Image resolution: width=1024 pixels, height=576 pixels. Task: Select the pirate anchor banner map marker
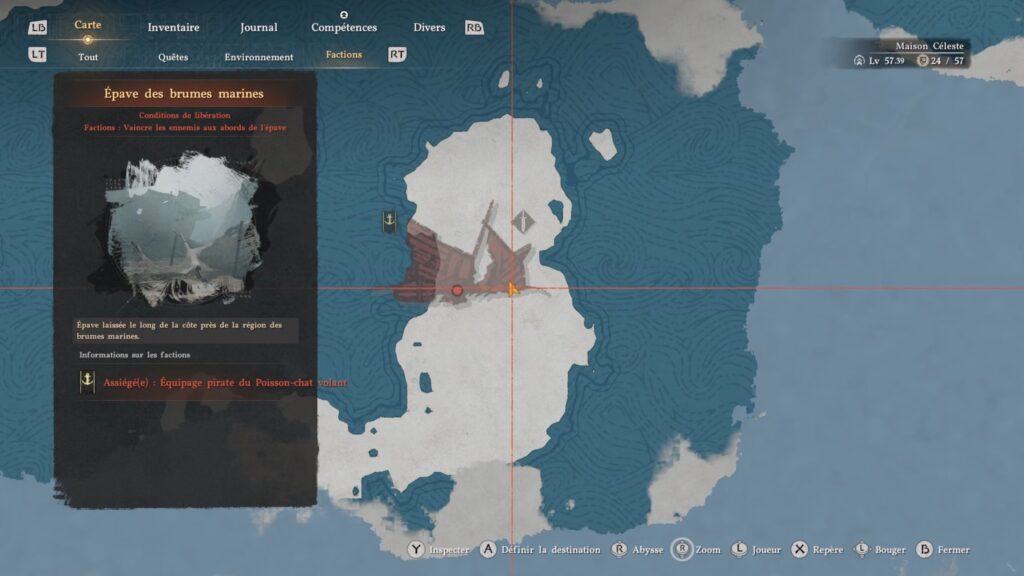point(389,222)
